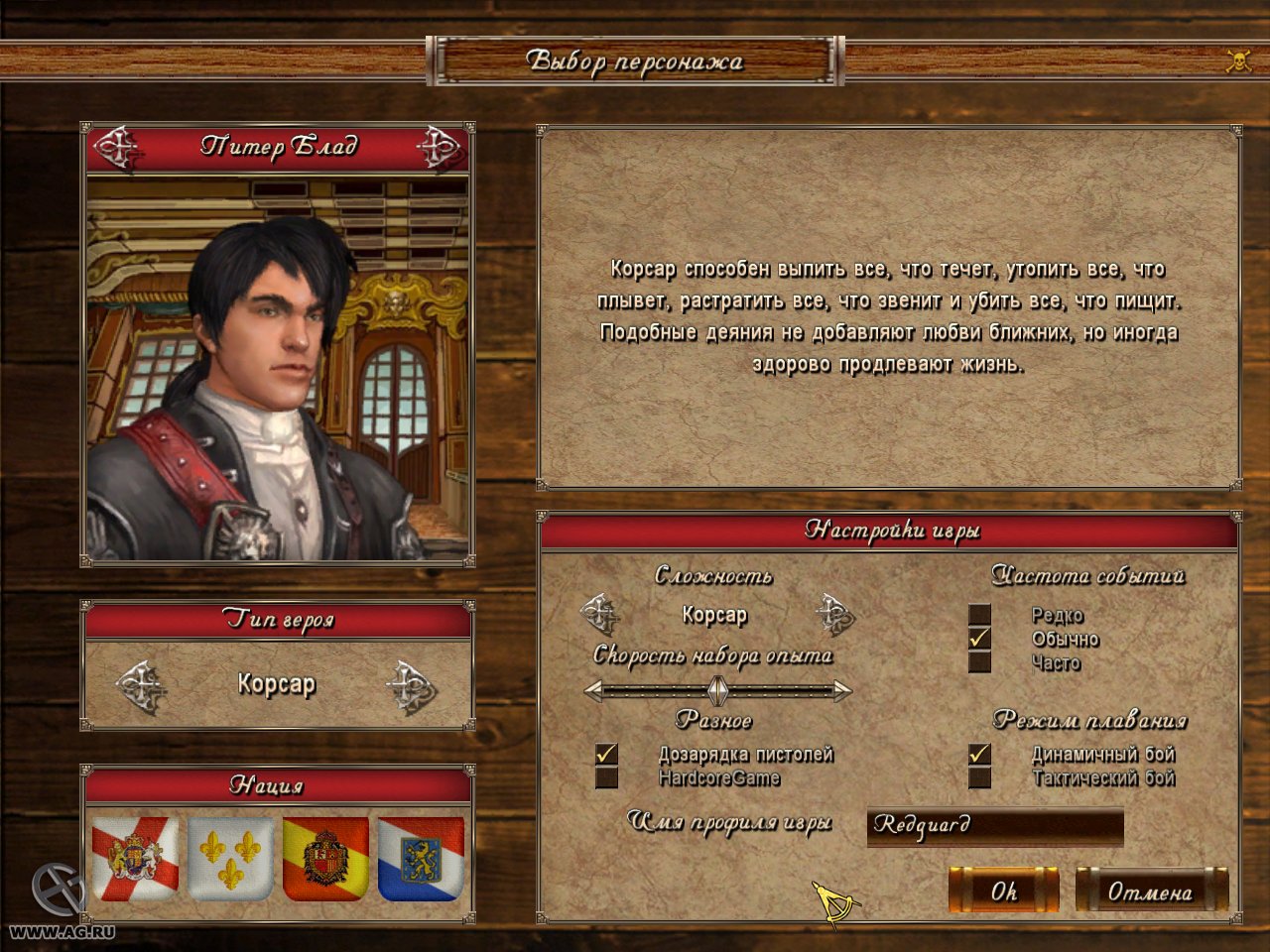Raise the difficulty with right arrow
Viewport: 1270px width, 952px height.
point(834,615)
